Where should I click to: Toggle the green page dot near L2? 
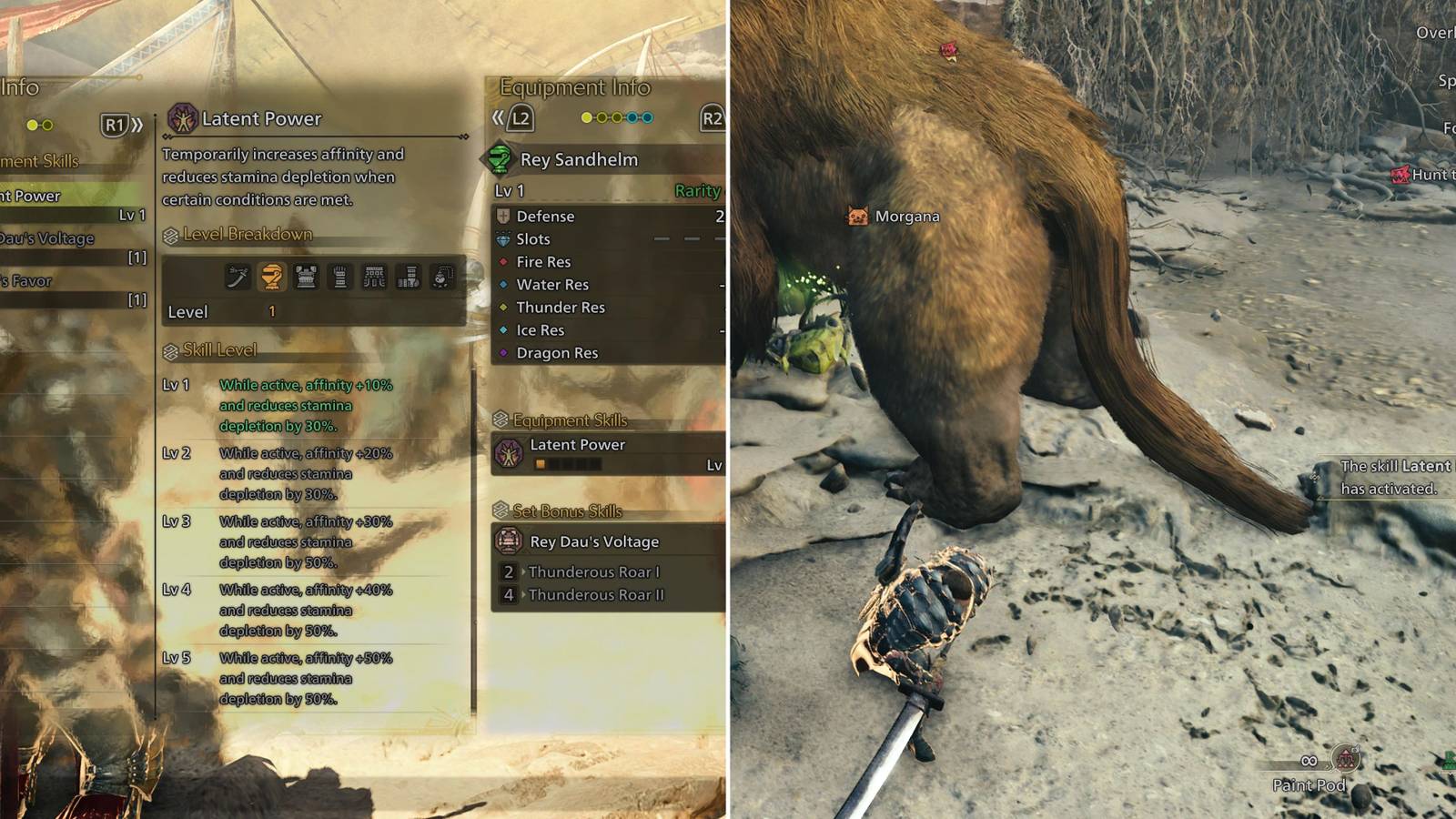(586, 116)
